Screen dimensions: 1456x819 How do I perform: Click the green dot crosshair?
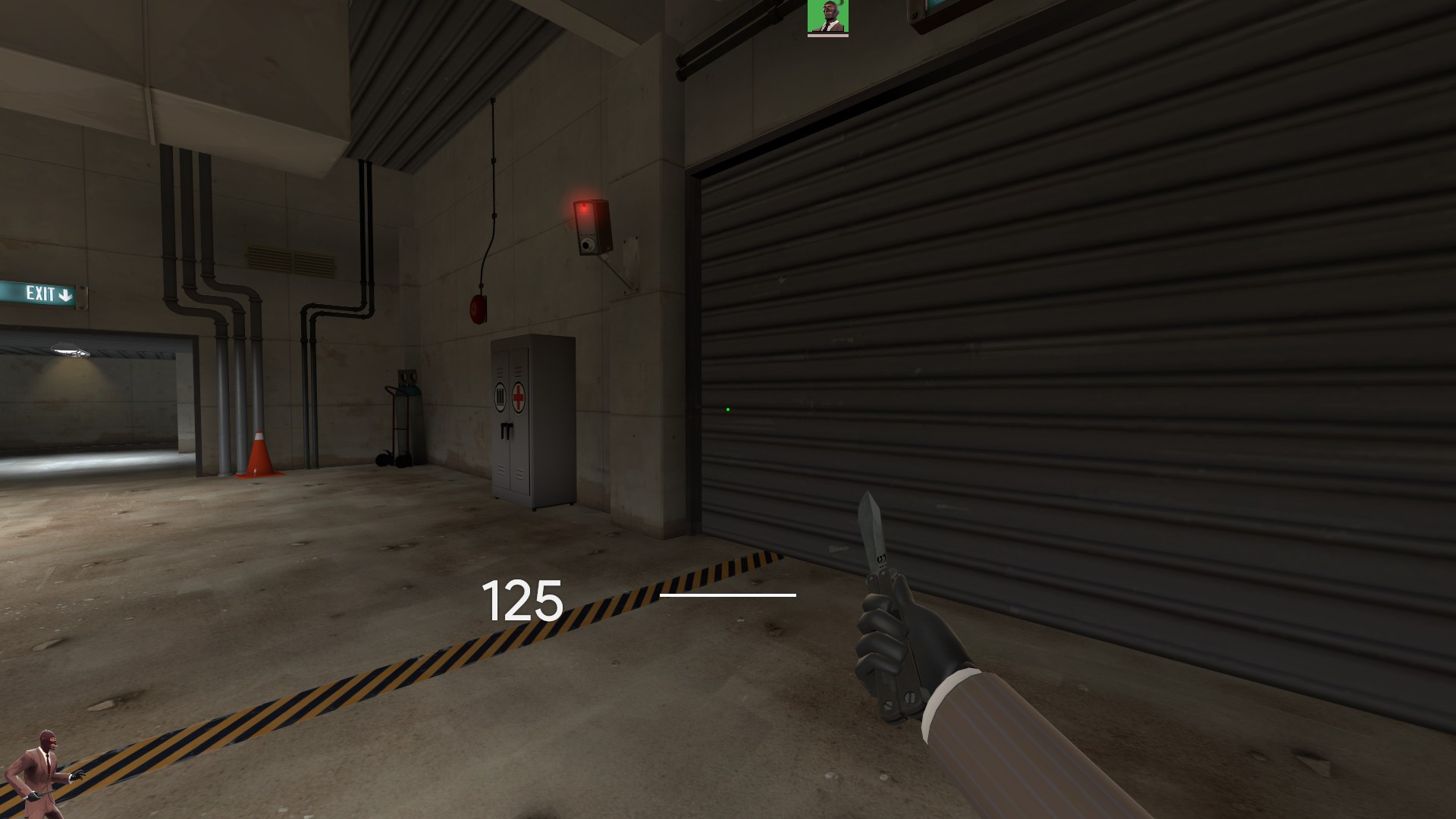[728, 409]
